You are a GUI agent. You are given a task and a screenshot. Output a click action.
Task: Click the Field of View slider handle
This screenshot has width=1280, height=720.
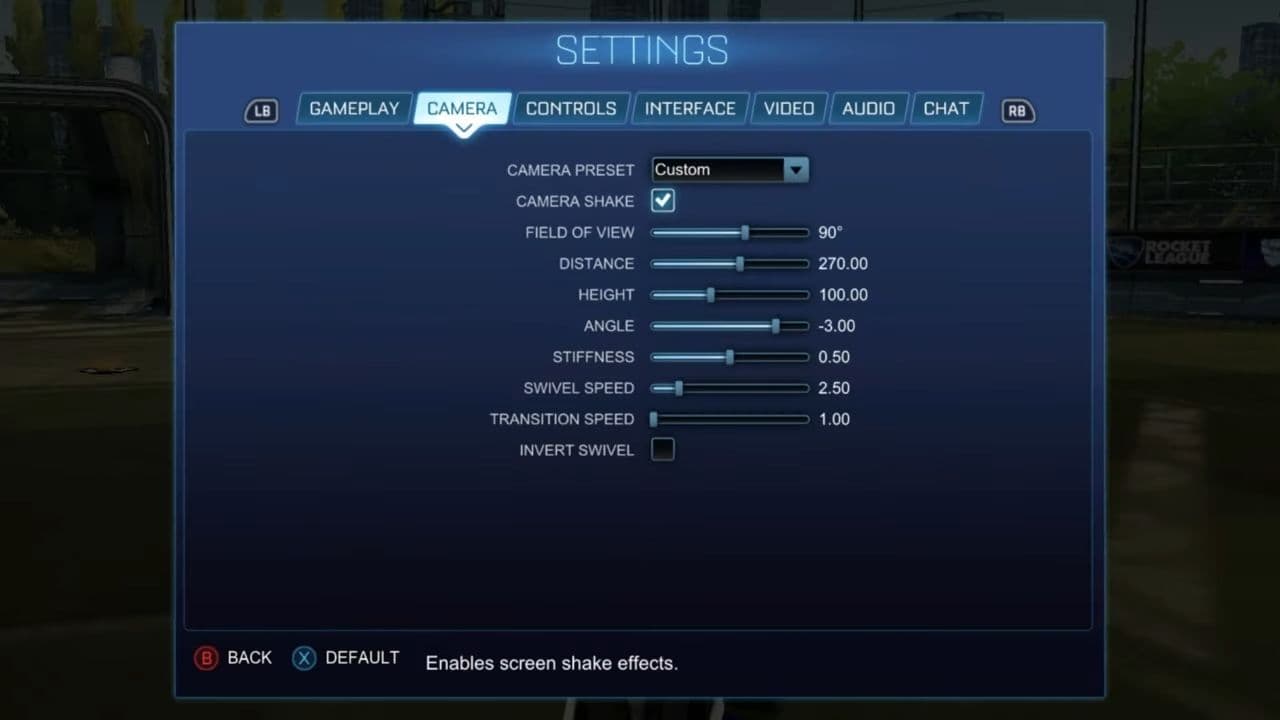pos(745,232)
